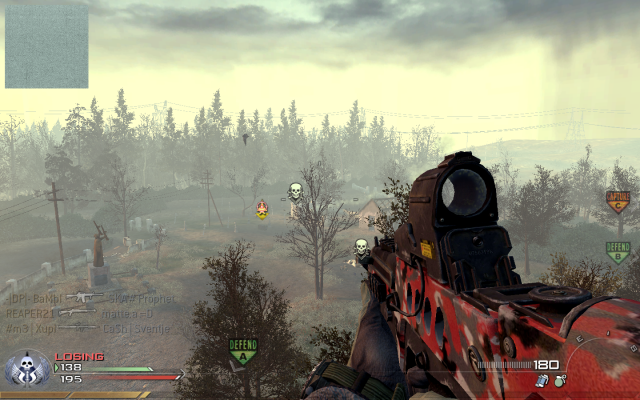This screenshot has height=400, width=640.
Task: Select the Defend A objective marker
Action: coord(243,350)
